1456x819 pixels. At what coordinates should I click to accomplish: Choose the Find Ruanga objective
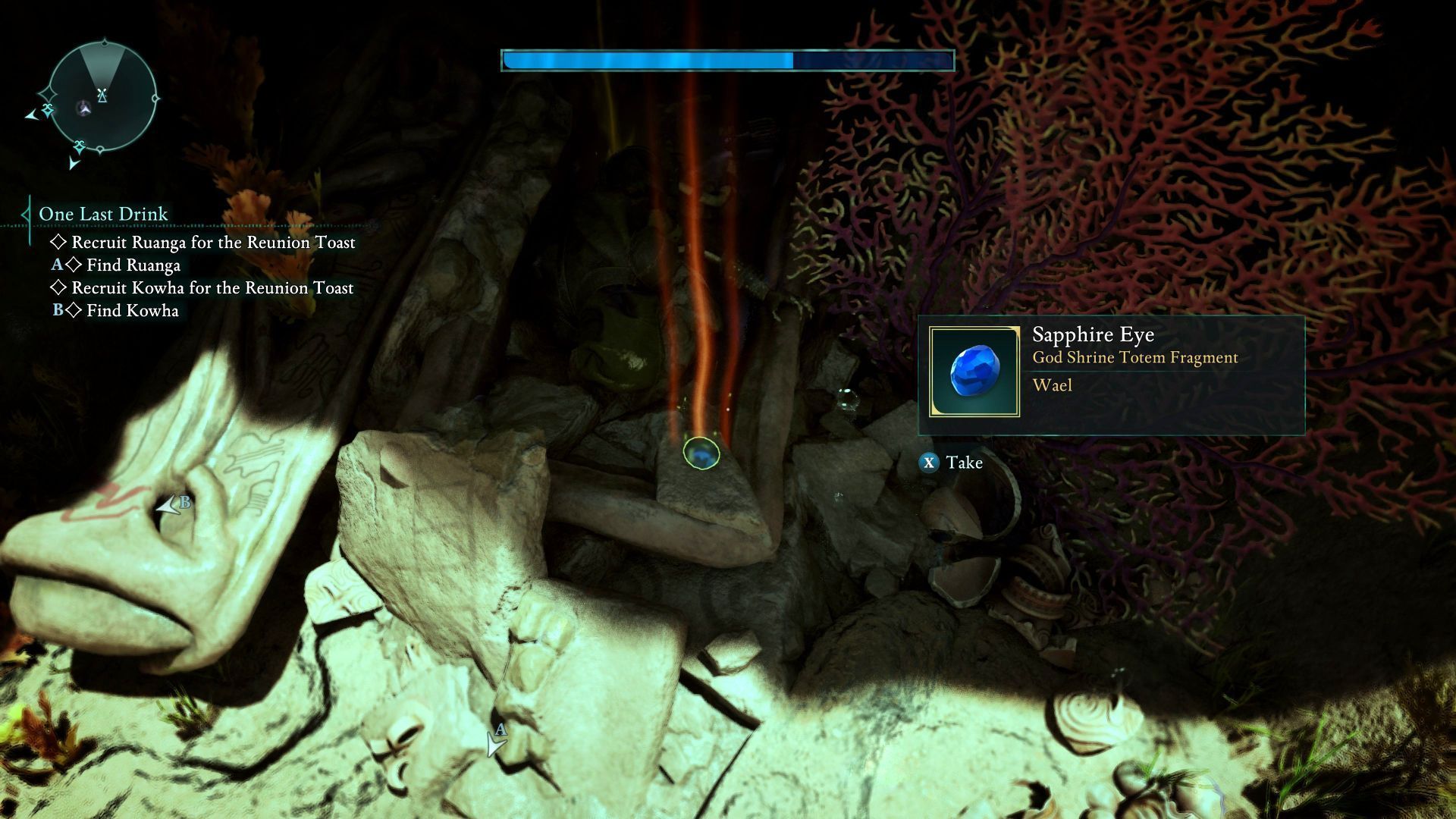pyautogui.click(x=133, y=265)
